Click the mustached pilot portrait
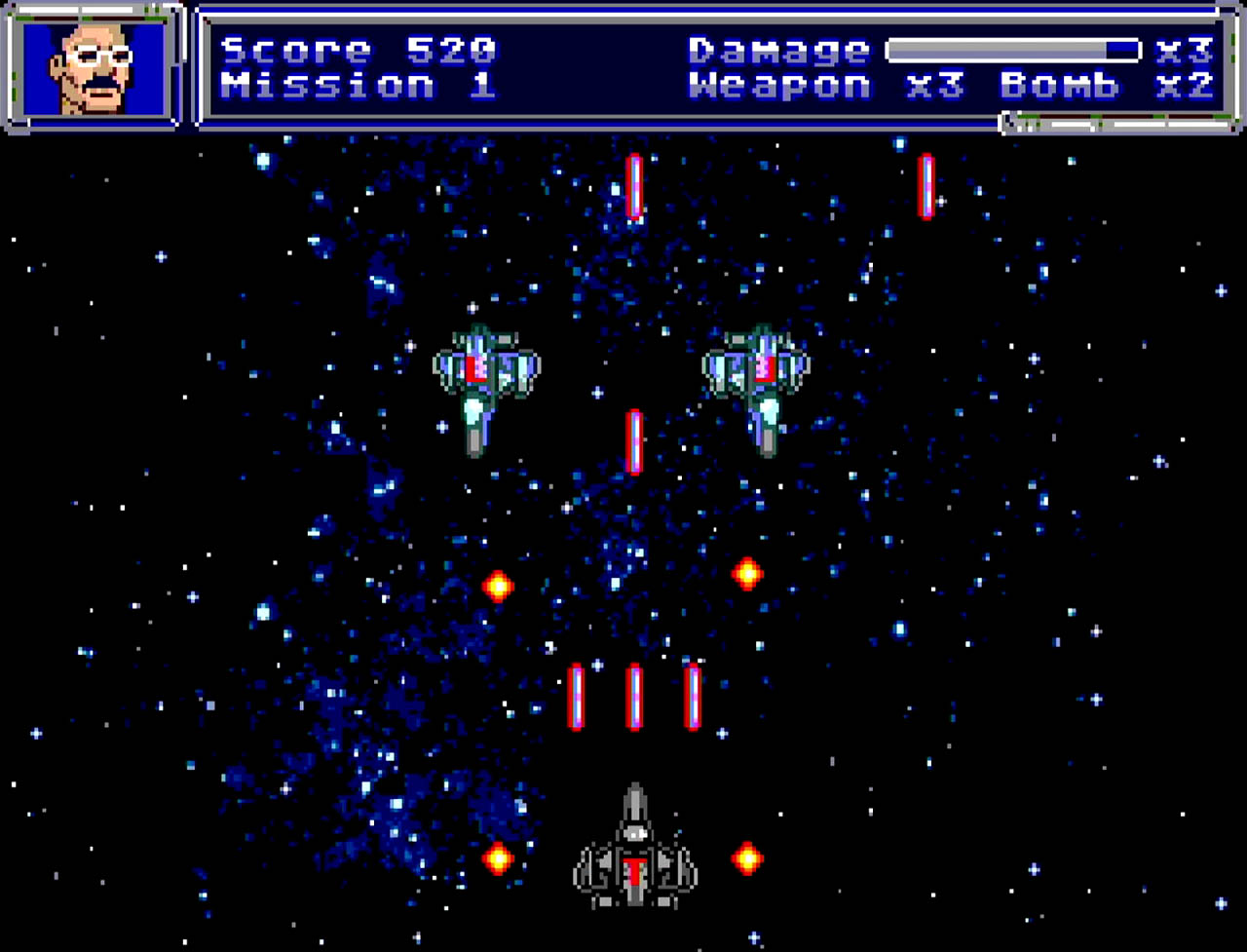1247x952 pixels. tap(94, 67)
